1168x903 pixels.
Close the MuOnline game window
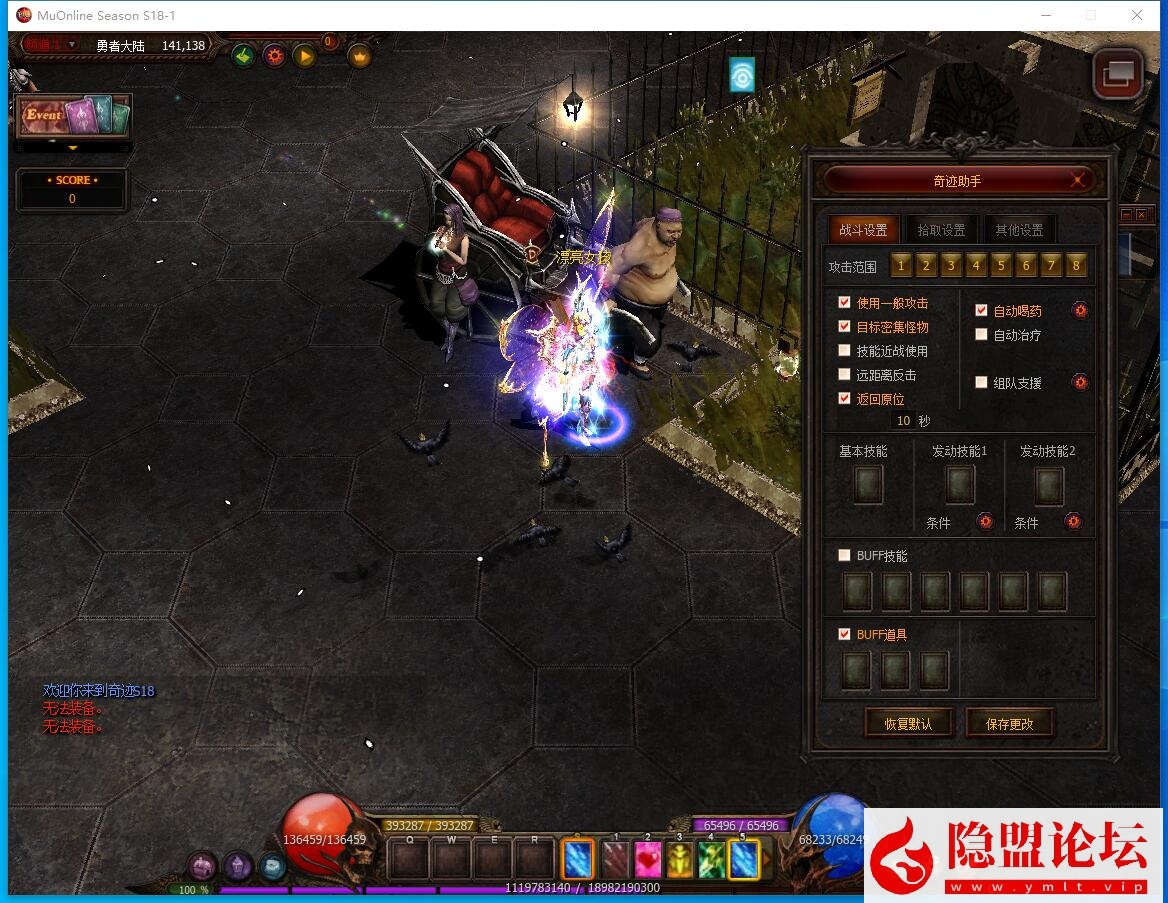[1137, 15]
